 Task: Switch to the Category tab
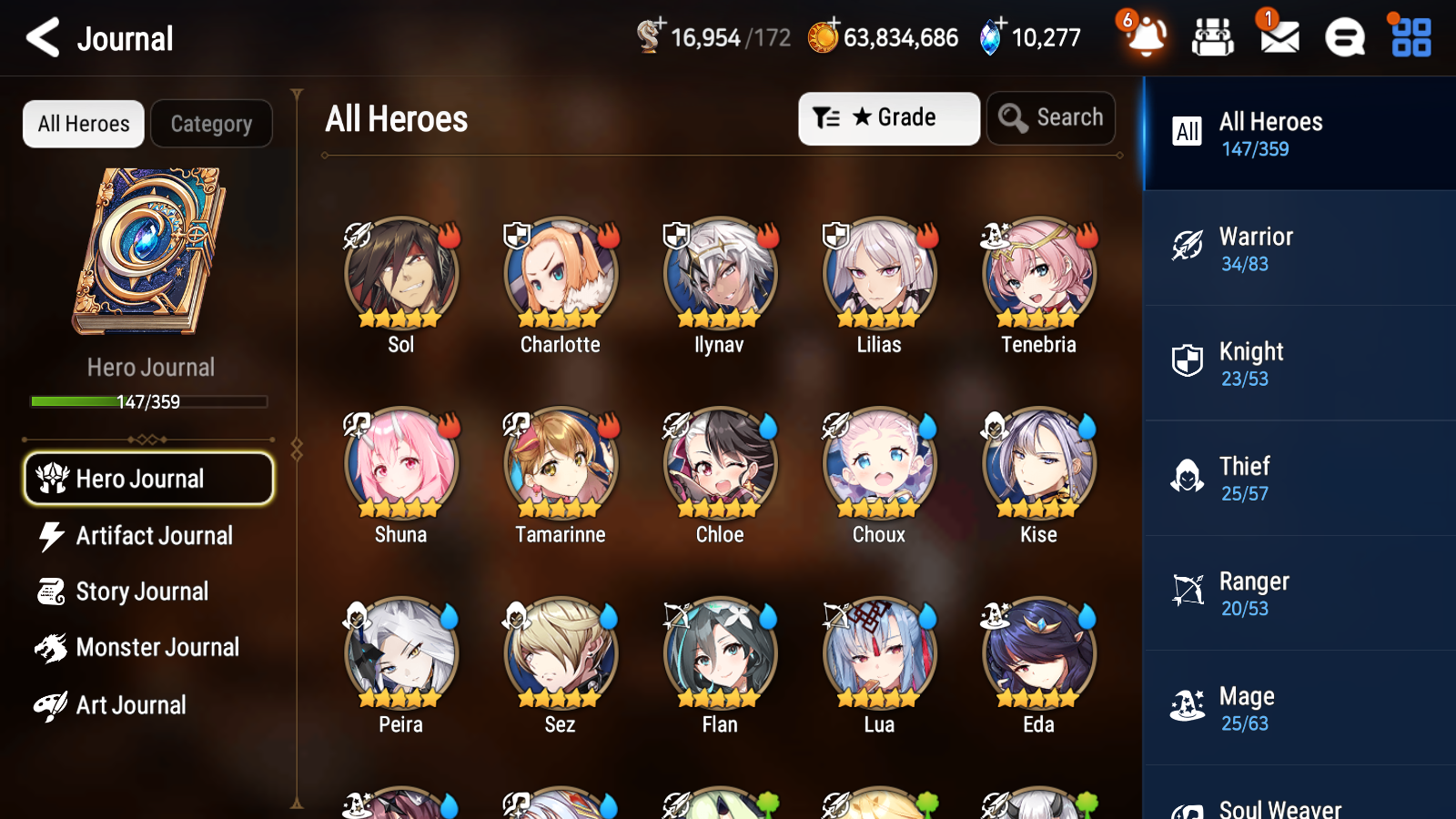[211, 124]
